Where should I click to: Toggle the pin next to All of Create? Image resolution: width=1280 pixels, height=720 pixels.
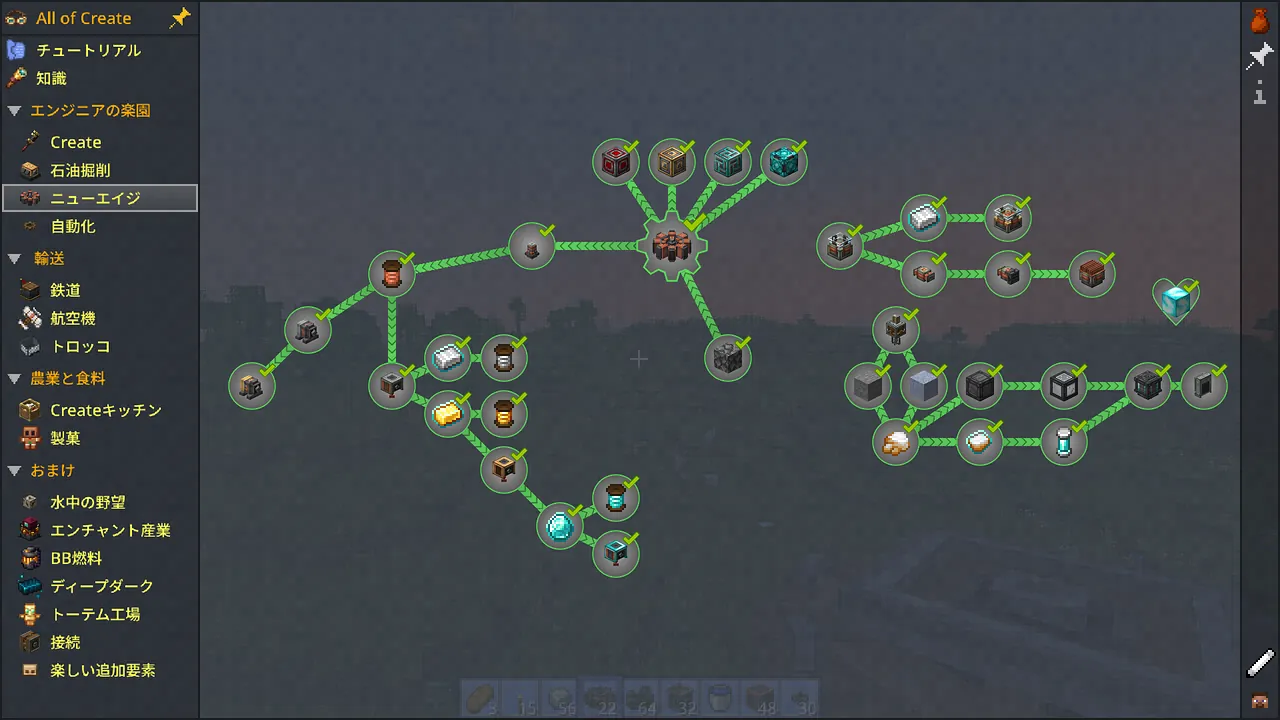click(x=180, y=17)
